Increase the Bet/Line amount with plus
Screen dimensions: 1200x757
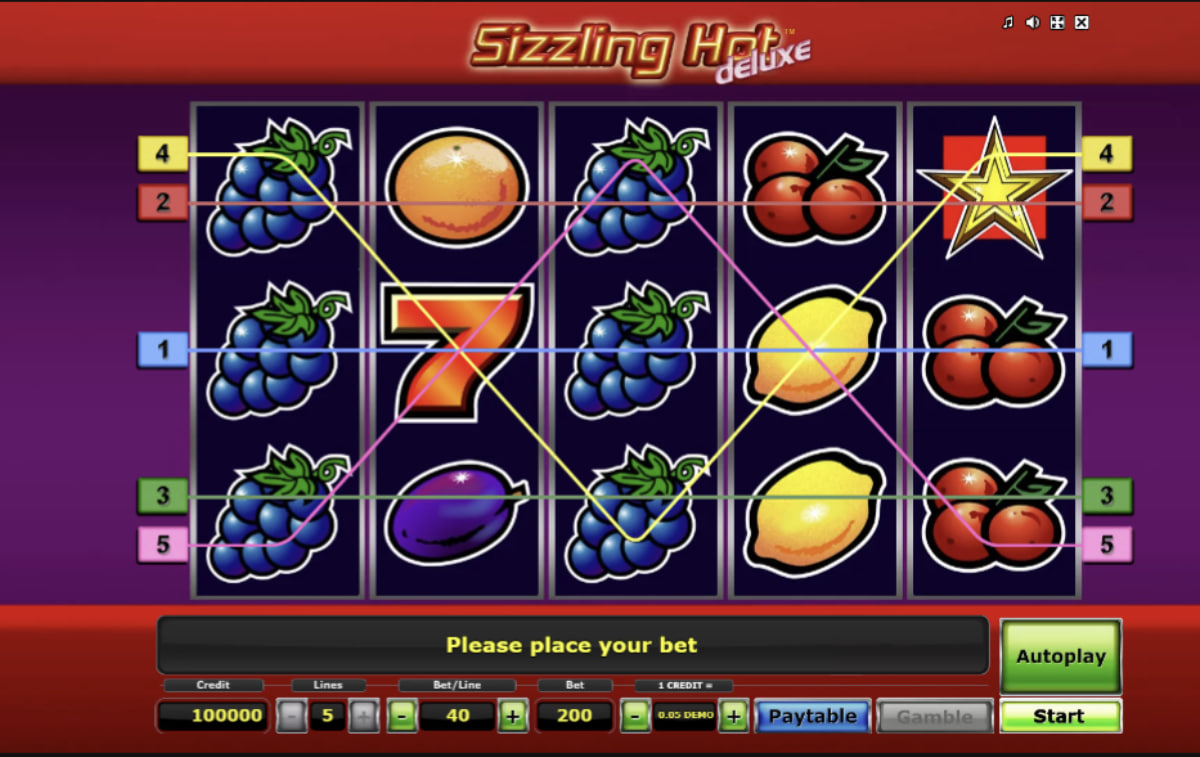tap(512, 716)
